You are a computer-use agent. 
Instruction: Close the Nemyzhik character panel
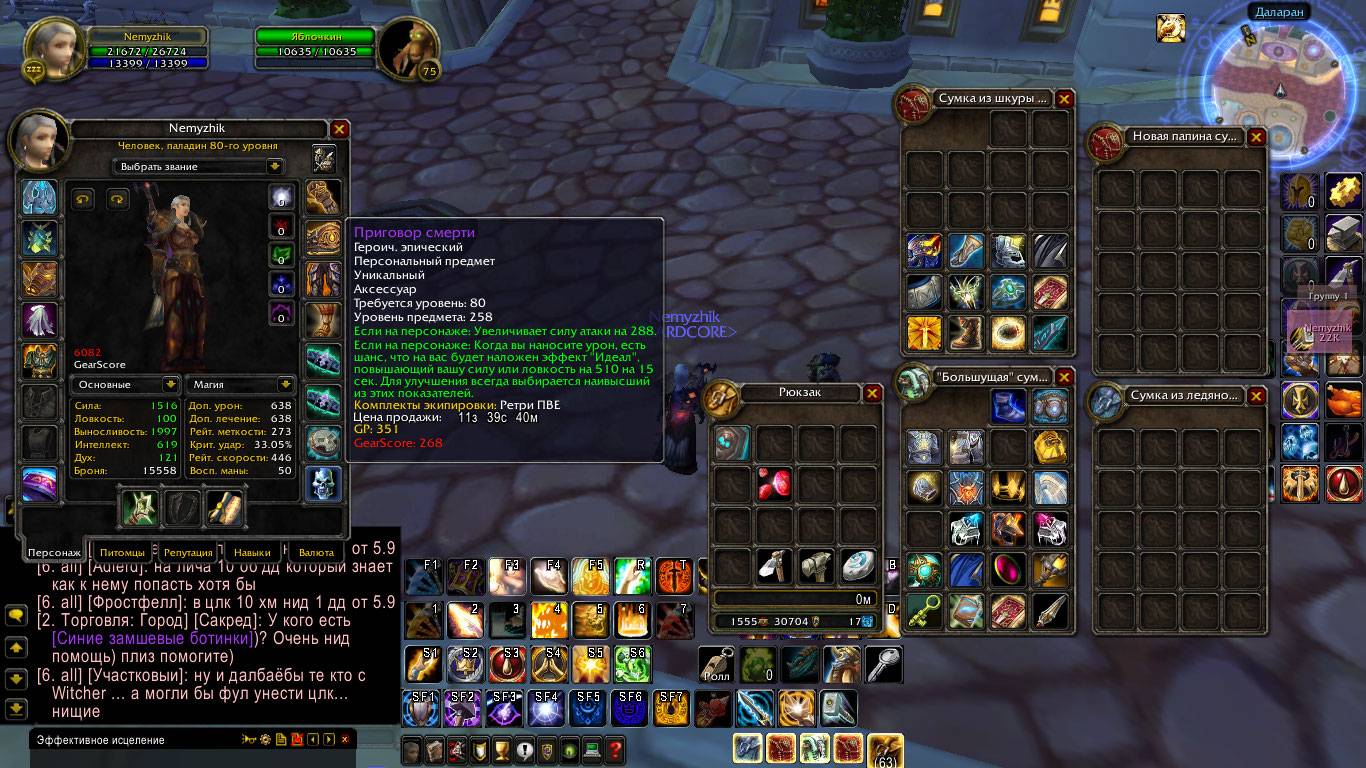tap(339, 129)
